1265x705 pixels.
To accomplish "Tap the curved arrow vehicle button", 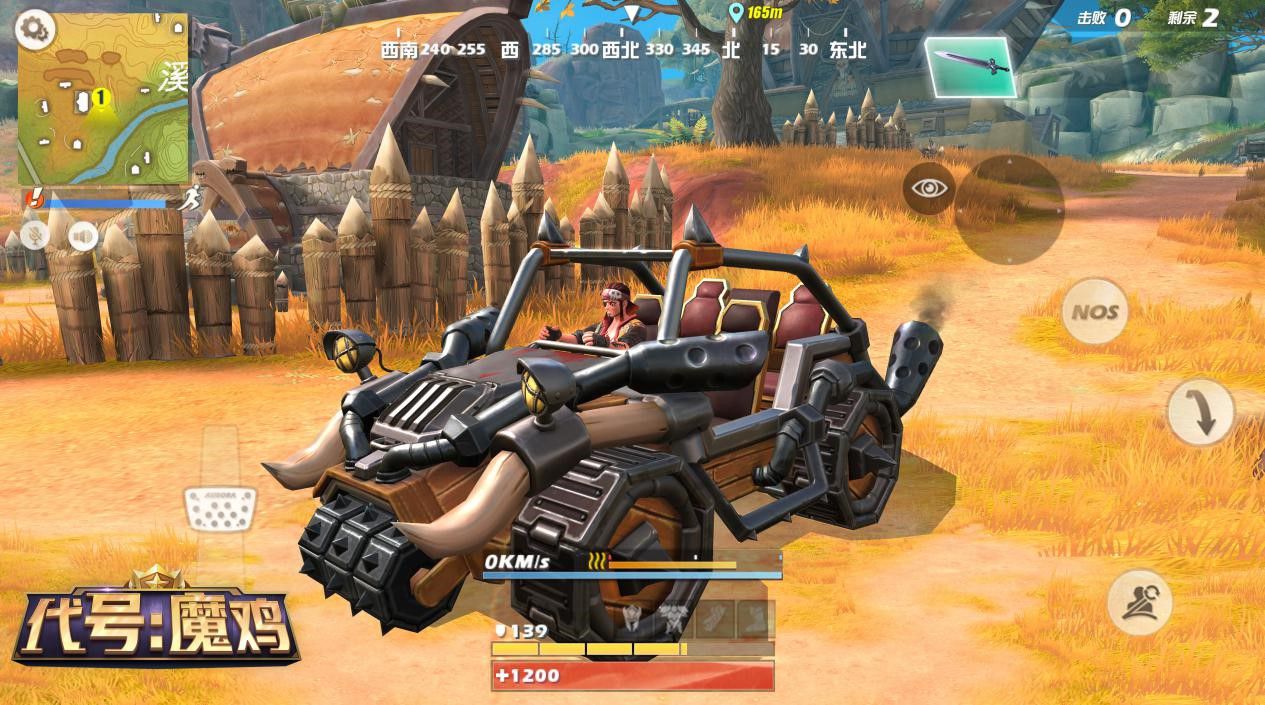I will 1200,412.
